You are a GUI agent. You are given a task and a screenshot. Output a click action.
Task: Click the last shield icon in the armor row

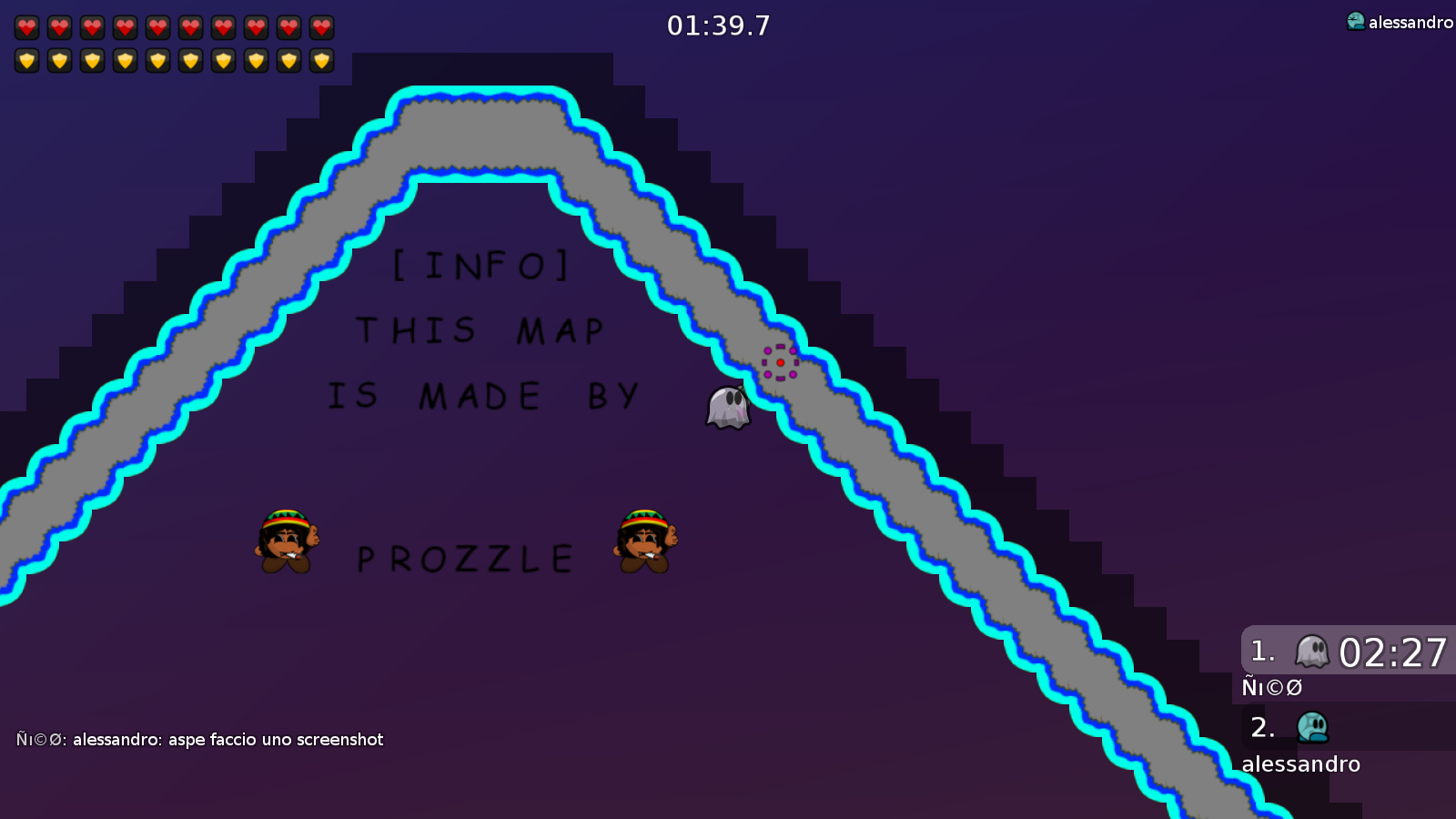pyautogui.click(x=320, y=61)
